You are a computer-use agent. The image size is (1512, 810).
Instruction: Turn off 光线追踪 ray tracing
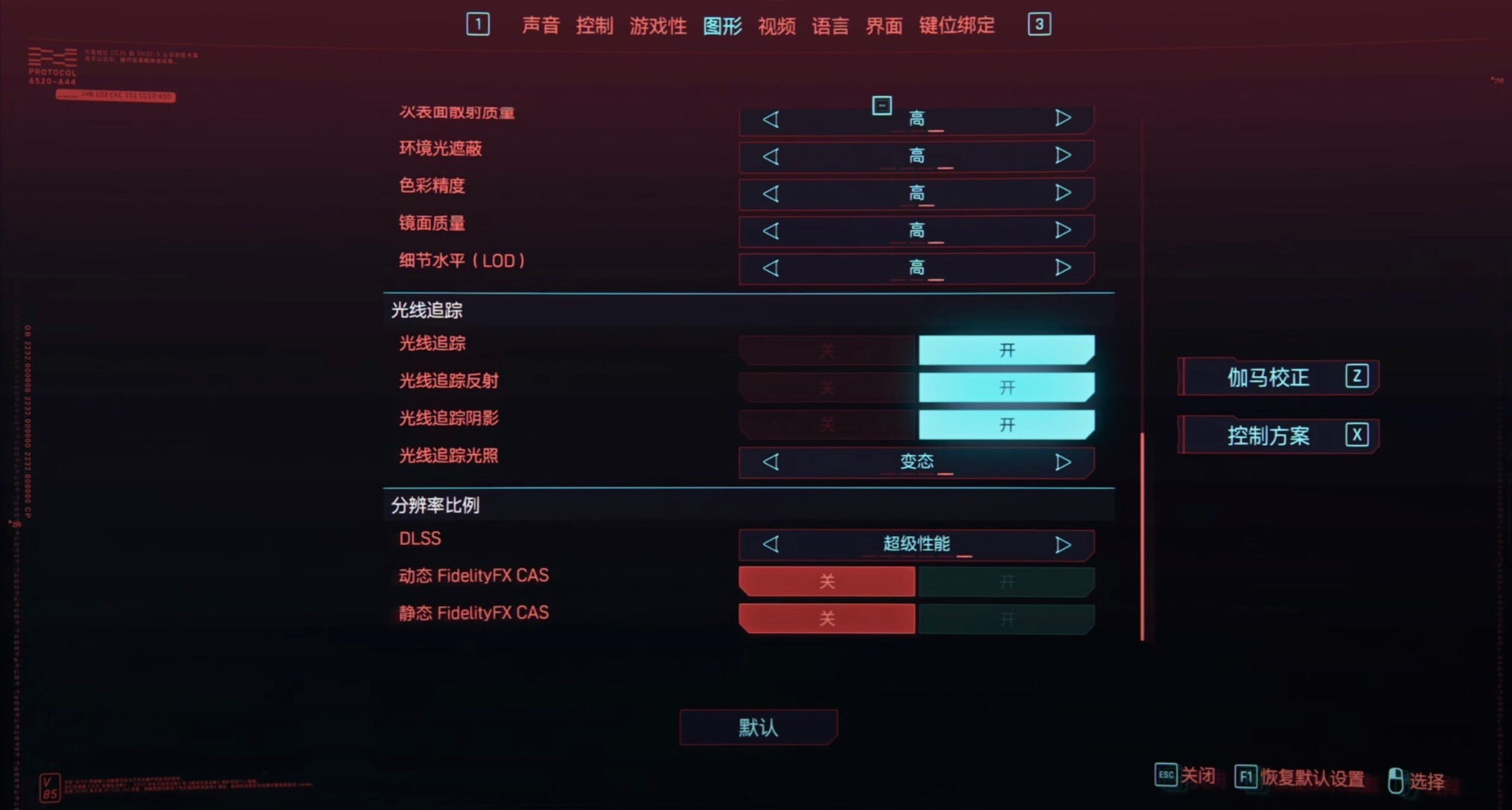coord(826,350)
